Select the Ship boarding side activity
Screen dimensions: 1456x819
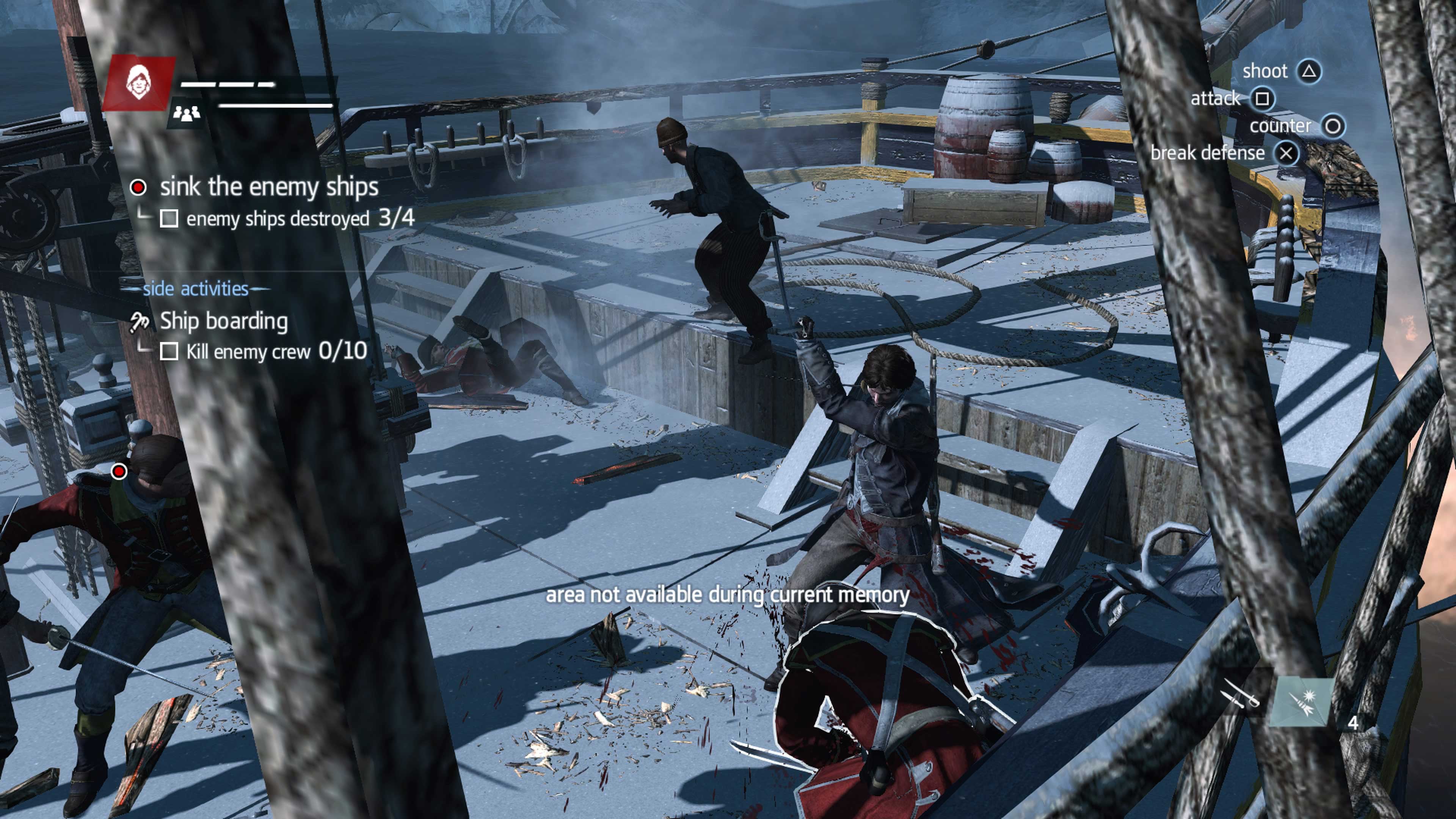coord(223,321)
